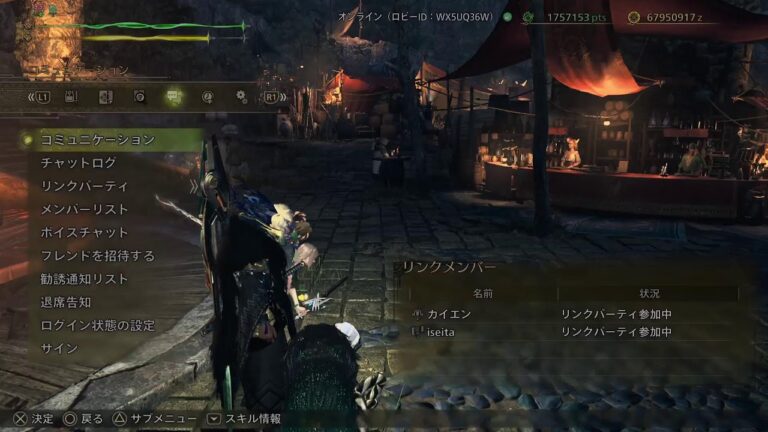
Task: Select the speech bubble communication tab
Action: (174, 97)
